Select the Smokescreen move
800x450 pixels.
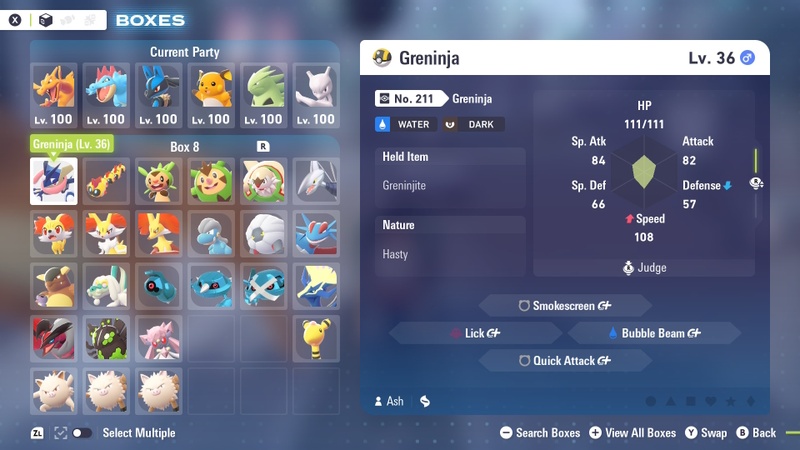[x=565, y=305]
